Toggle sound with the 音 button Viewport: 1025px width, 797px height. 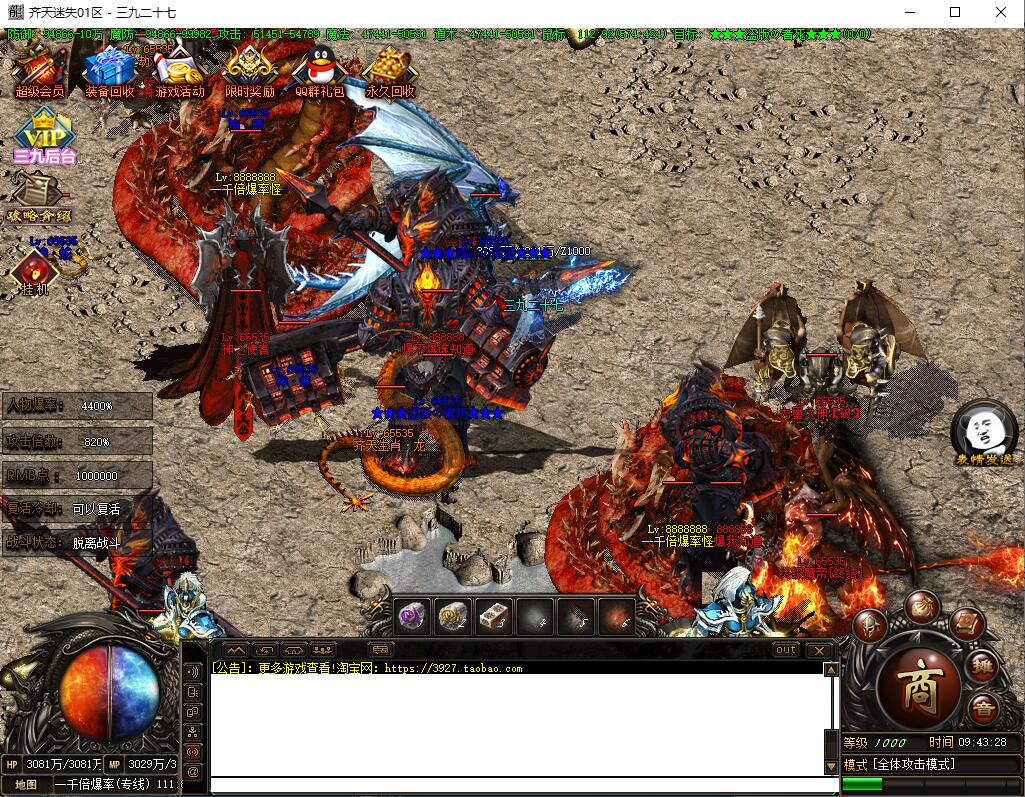pos(983,707)
